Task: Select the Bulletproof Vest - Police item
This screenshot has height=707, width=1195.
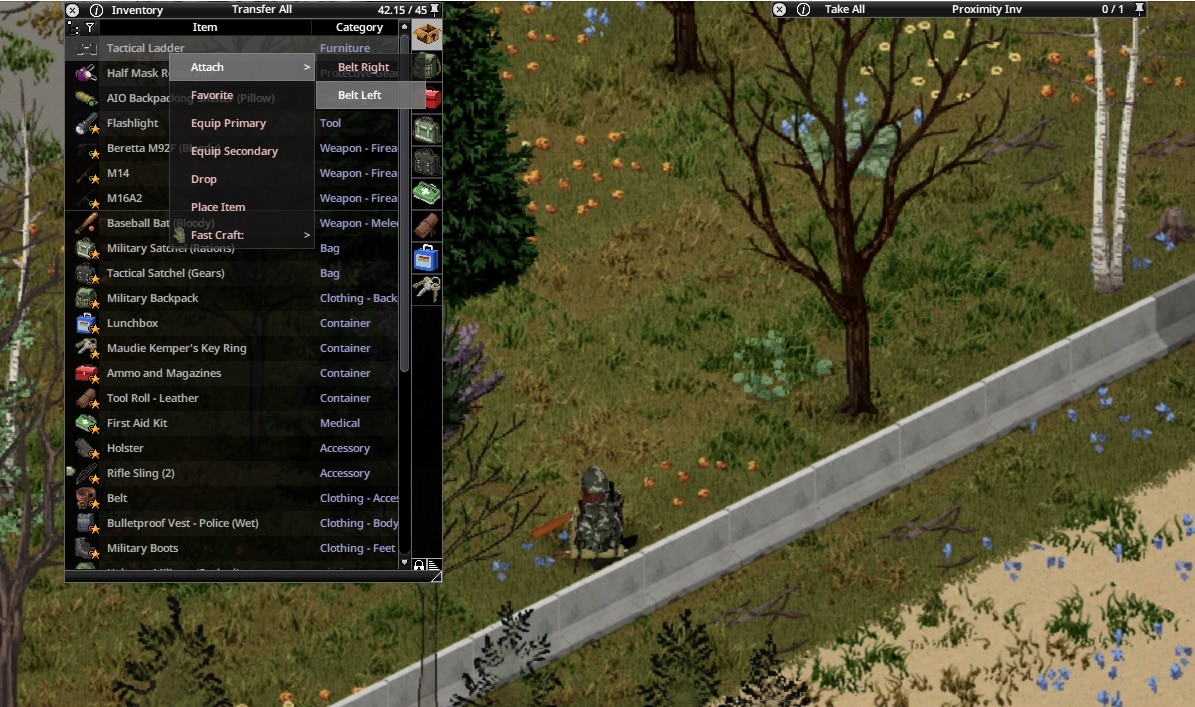Action: click(x=183, y=523)
